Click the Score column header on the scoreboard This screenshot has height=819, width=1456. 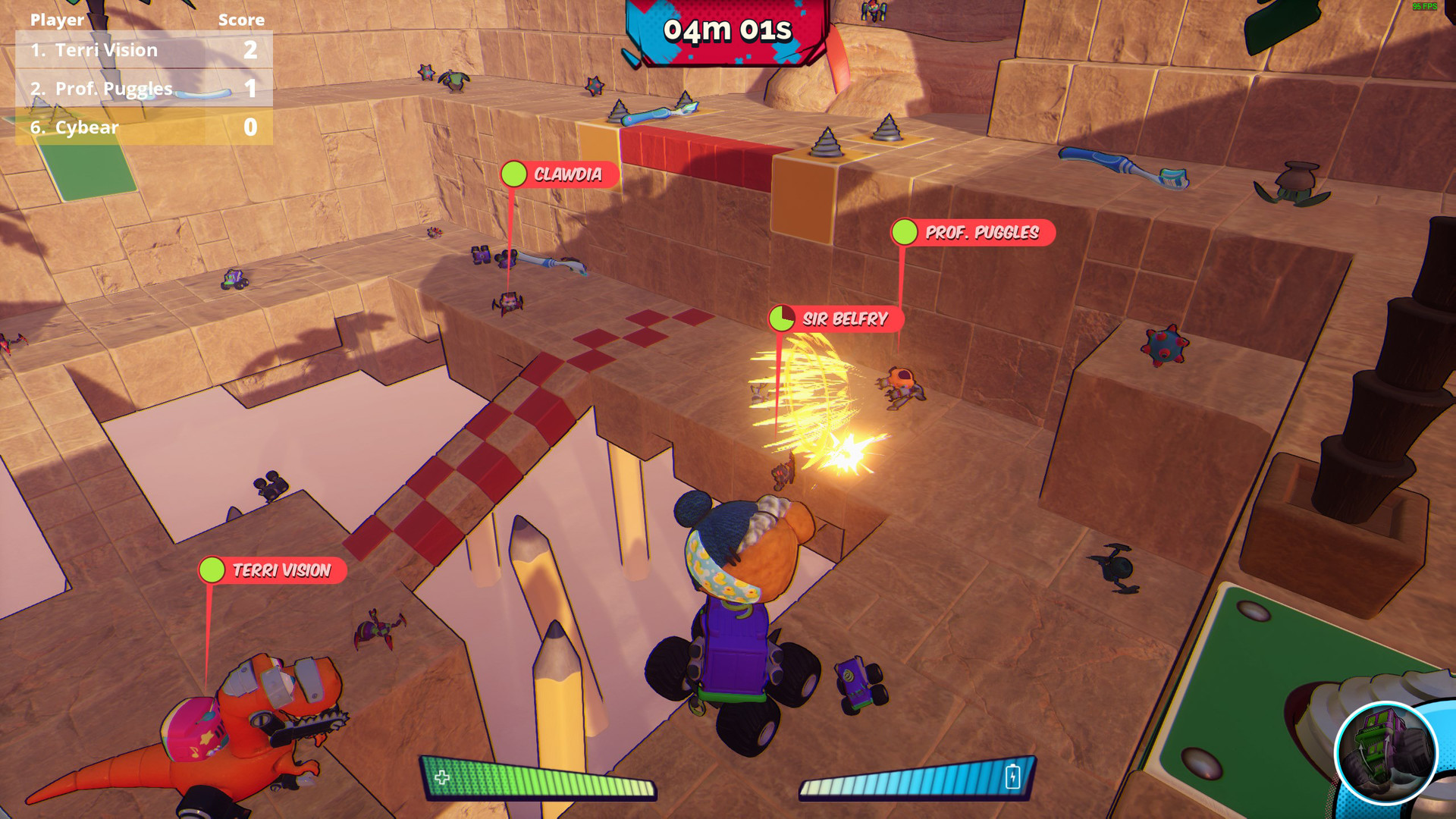click(241, 20)
